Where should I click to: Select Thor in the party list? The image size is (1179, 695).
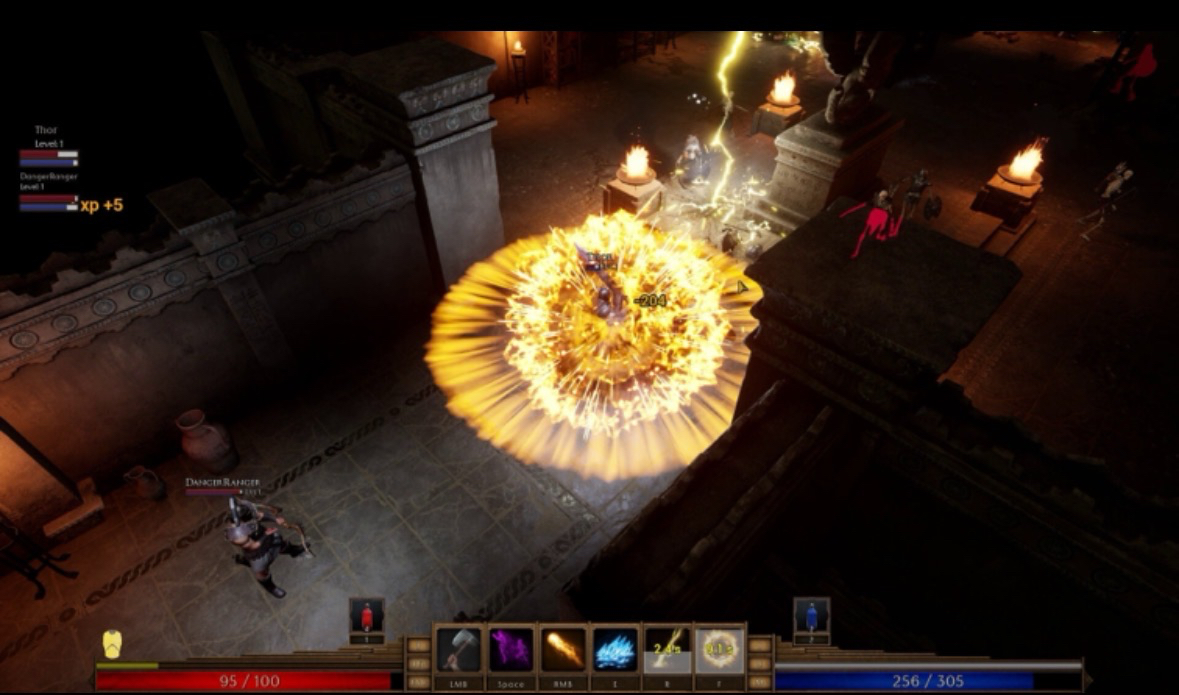click(47, 144)
